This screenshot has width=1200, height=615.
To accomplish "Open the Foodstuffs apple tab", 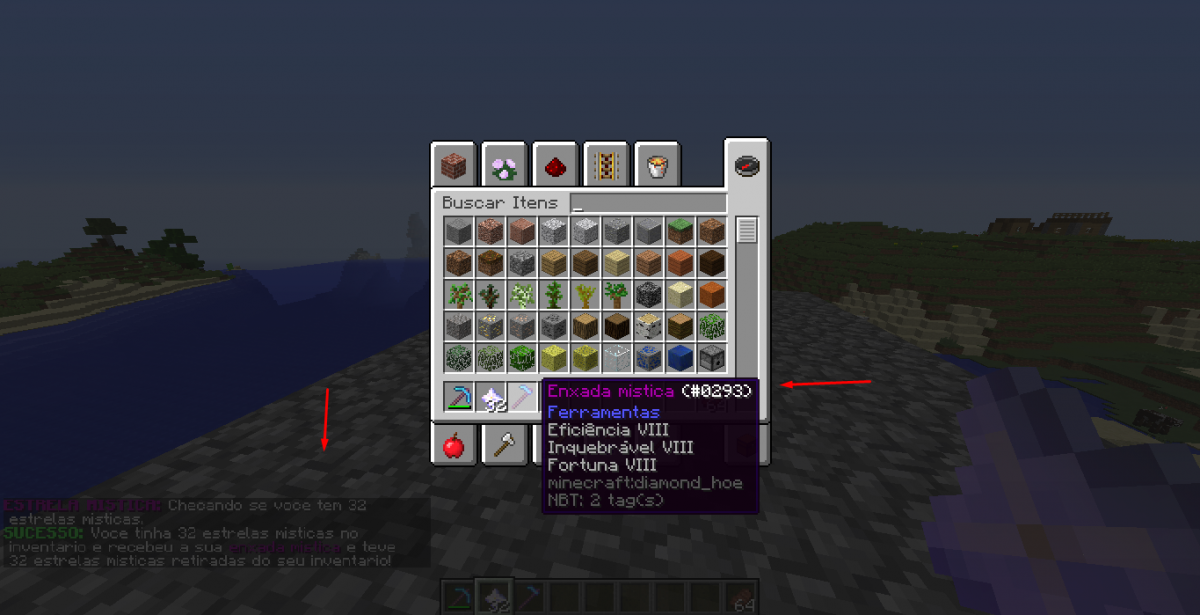I will 453,444.
